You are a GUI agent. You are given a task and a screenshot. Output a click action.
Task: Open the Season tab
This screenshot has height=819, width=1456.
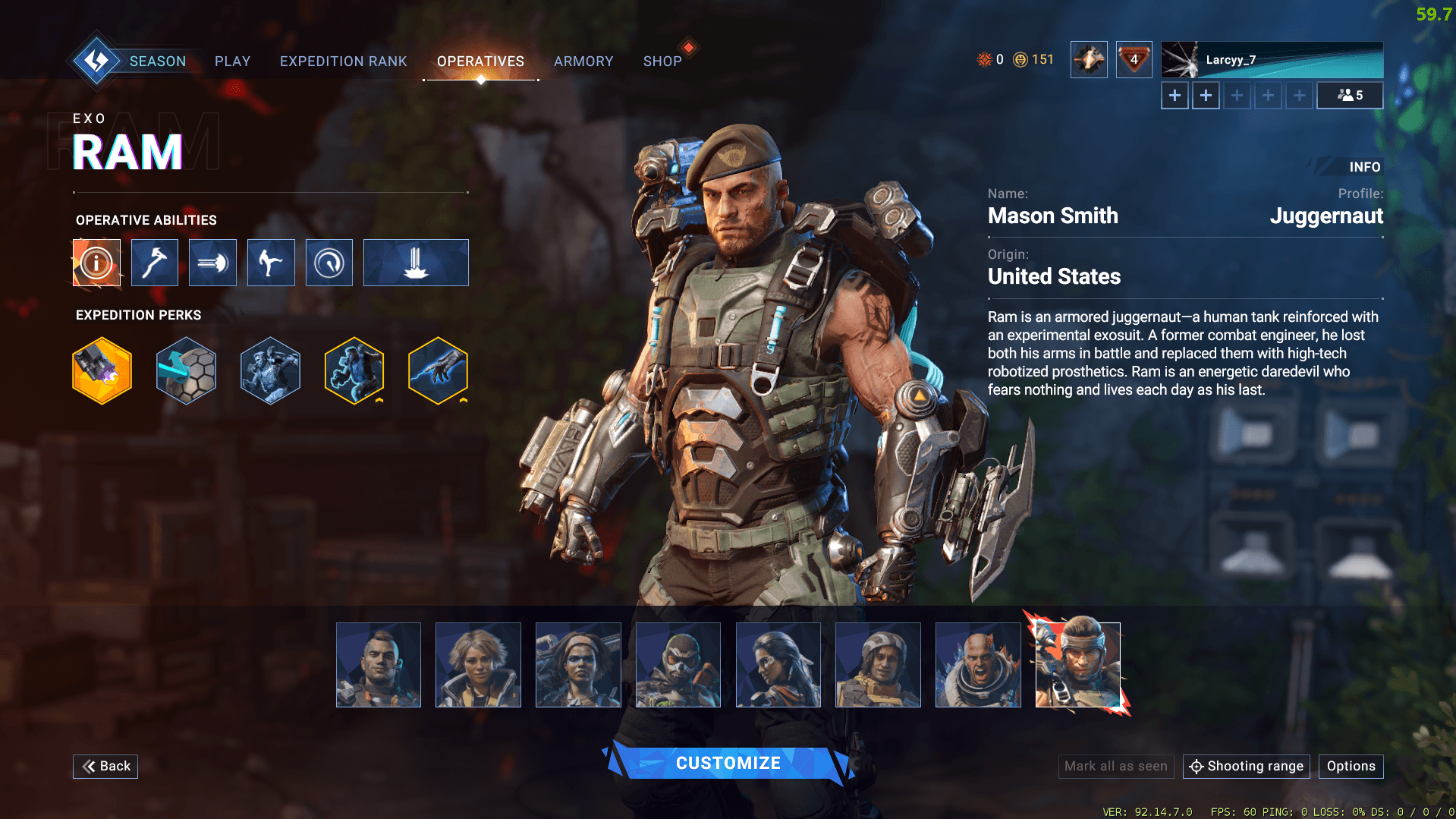[157, 61]
